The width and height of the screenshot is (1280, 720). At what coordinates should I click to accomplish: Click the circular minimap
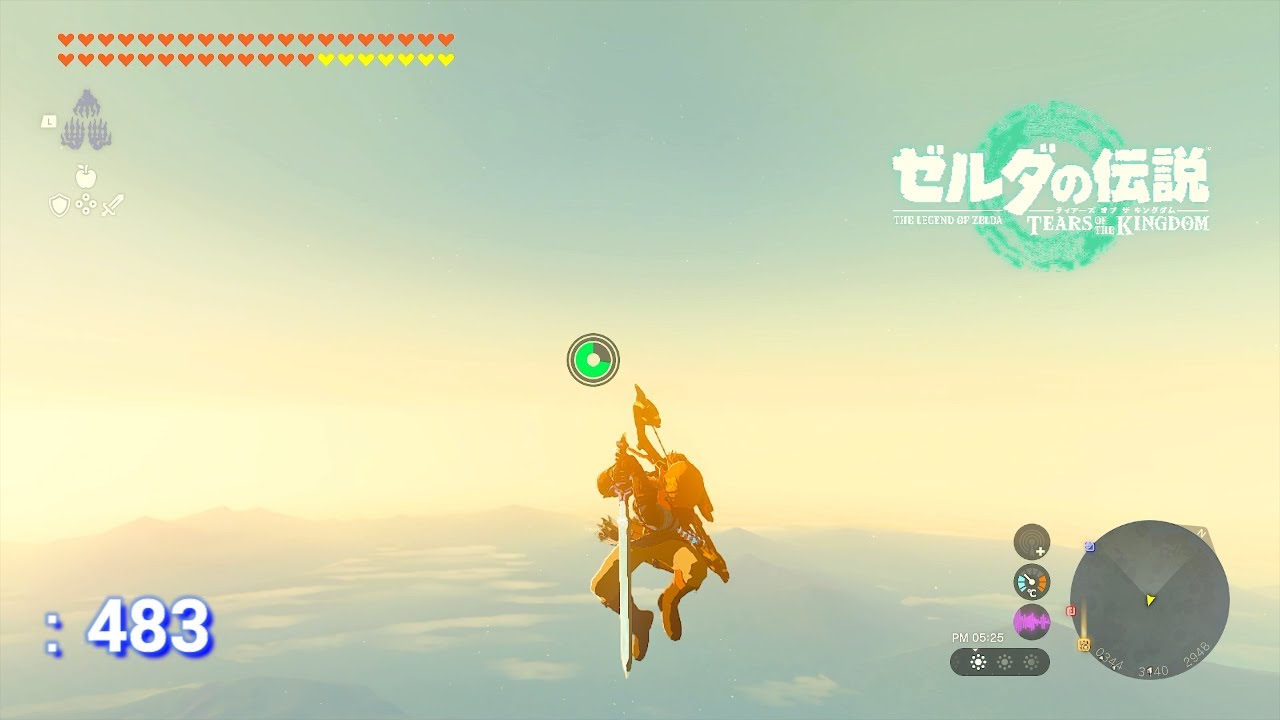pos(1149,600)
